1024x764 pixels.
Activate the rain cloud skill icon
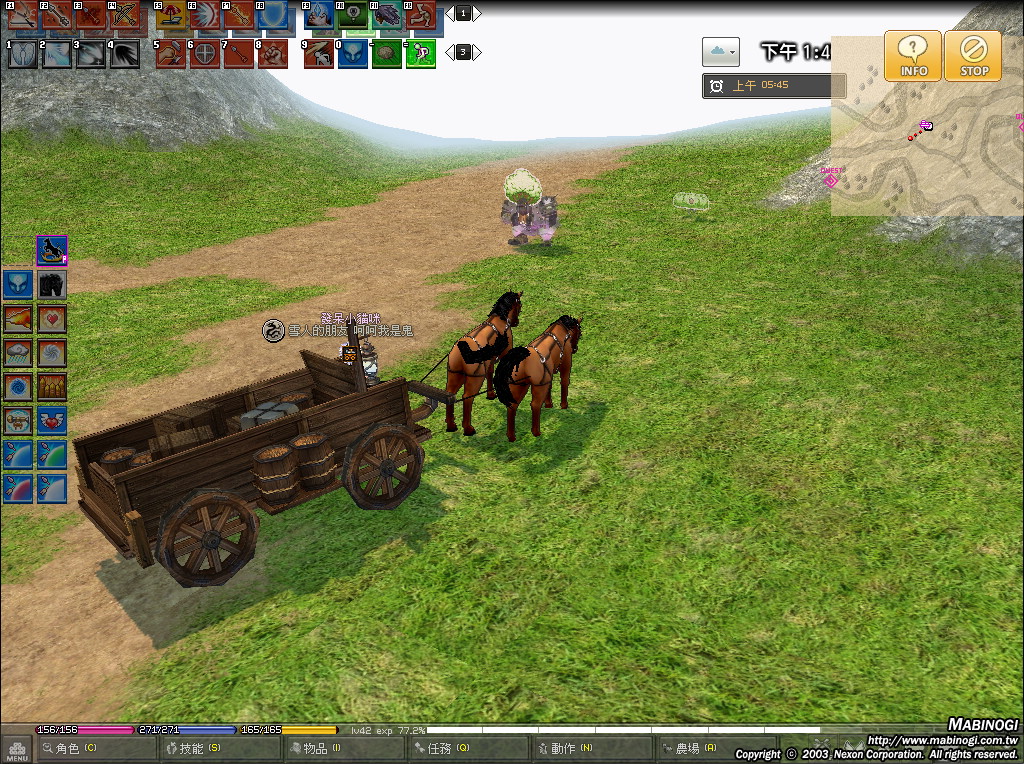pyautogui.click(x=18, y=353)
